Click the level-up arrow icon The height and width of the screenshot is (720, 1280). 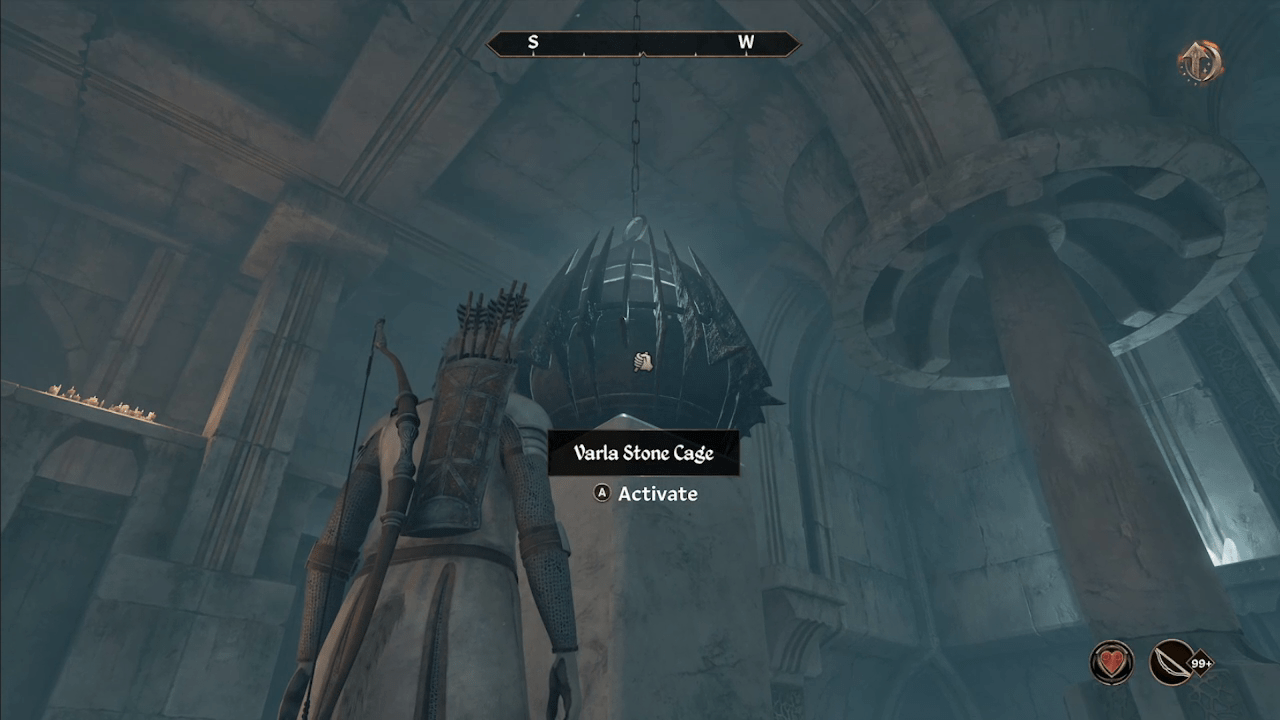pyautogui.click(x=1199, y=62)
